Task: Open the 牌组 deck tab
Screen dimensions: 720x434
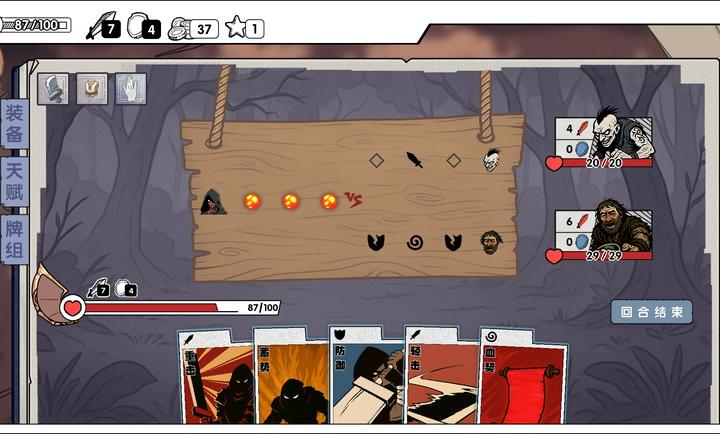Action: pyautogui.click(x=14, y=241)
